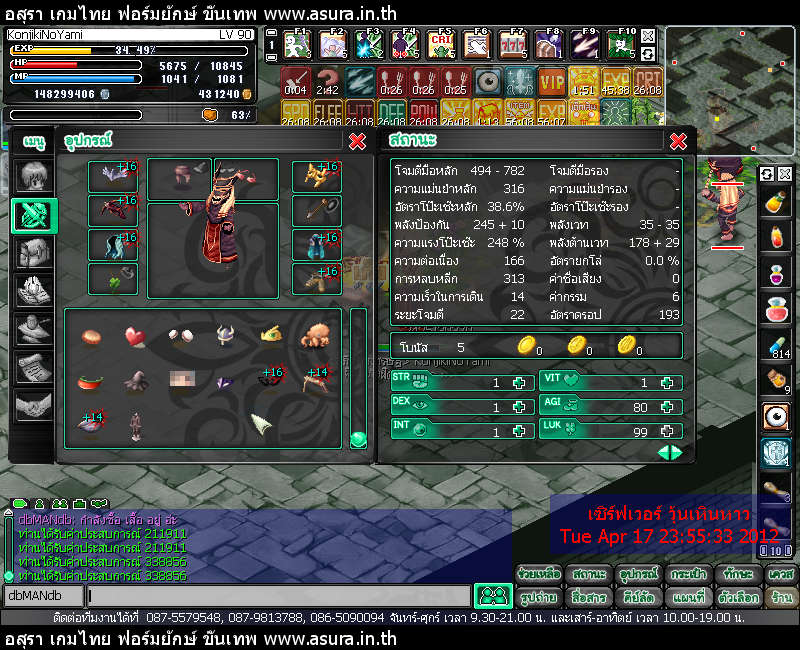The height and width of the screenshot is (650, 800).
Task: Add a point to STR
Action: click(x=519, y=383)
